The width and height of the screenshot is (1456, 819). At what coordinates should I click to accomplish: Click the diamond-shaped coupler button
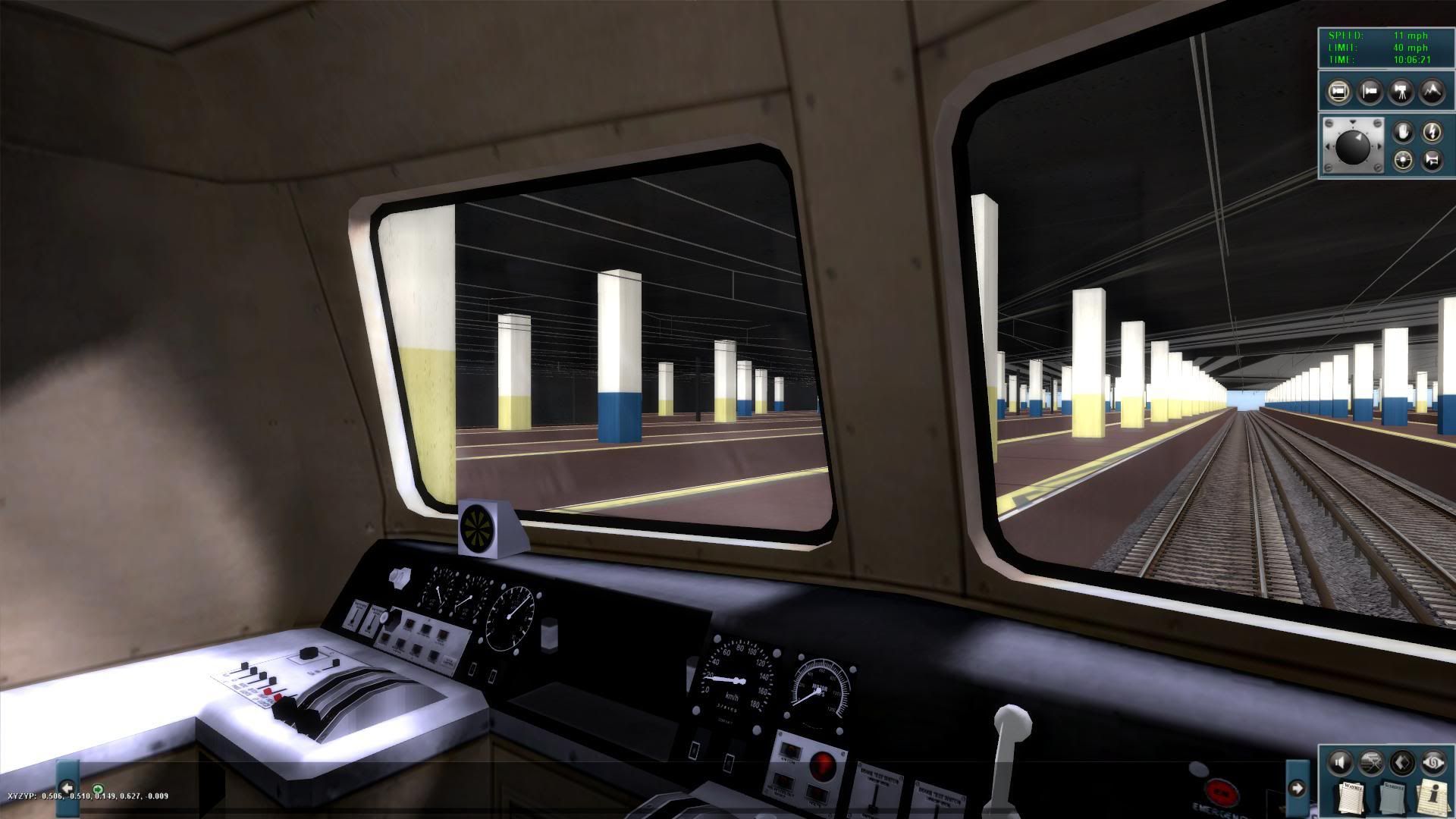click(x=1402, y=761)
